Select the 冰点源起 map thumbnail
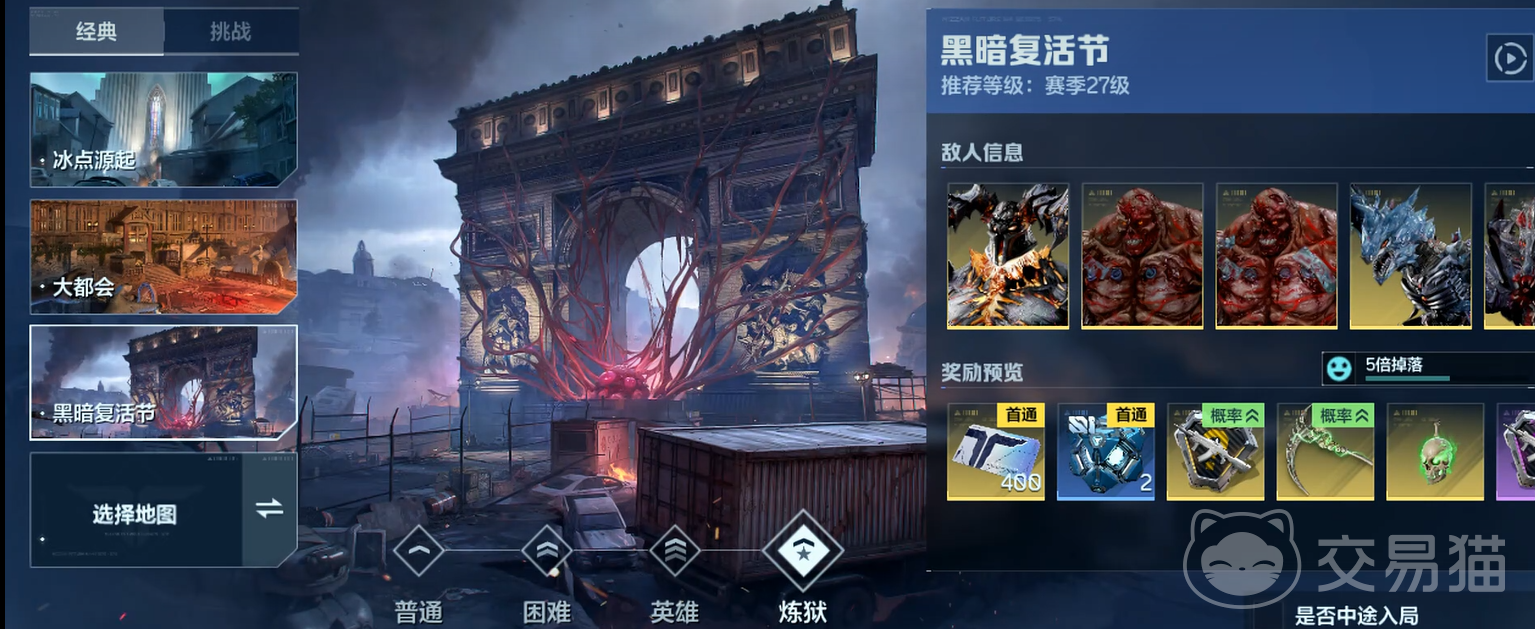 163,129
